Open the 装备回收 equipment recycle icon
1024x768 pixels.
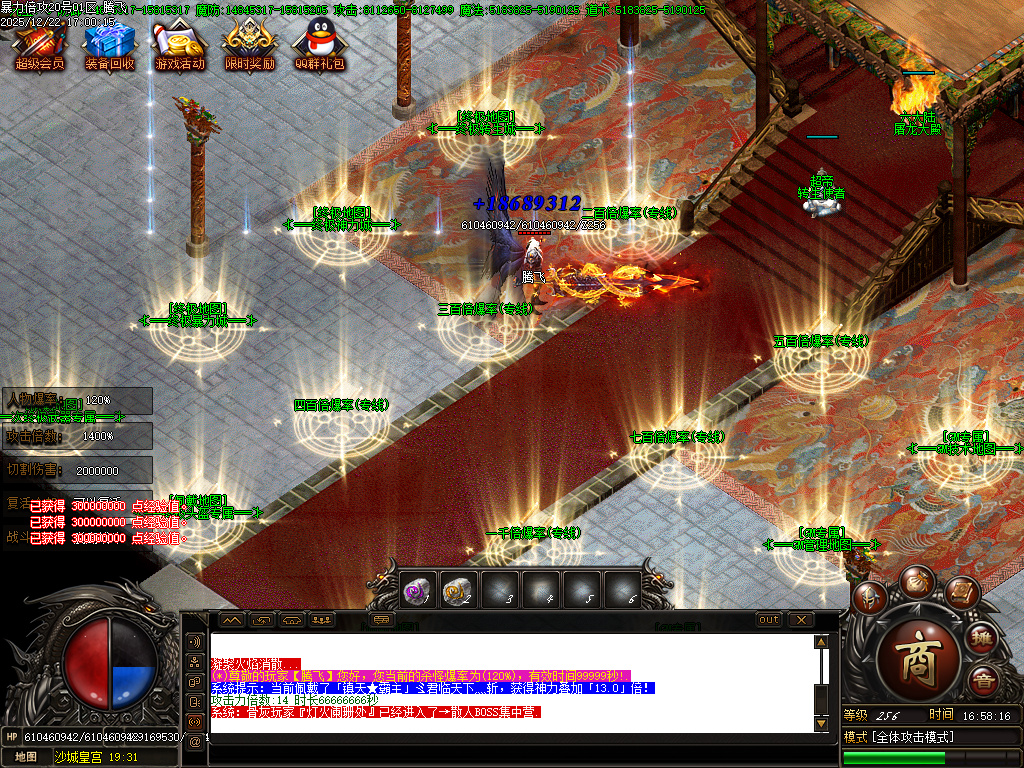tap(108, 45)
